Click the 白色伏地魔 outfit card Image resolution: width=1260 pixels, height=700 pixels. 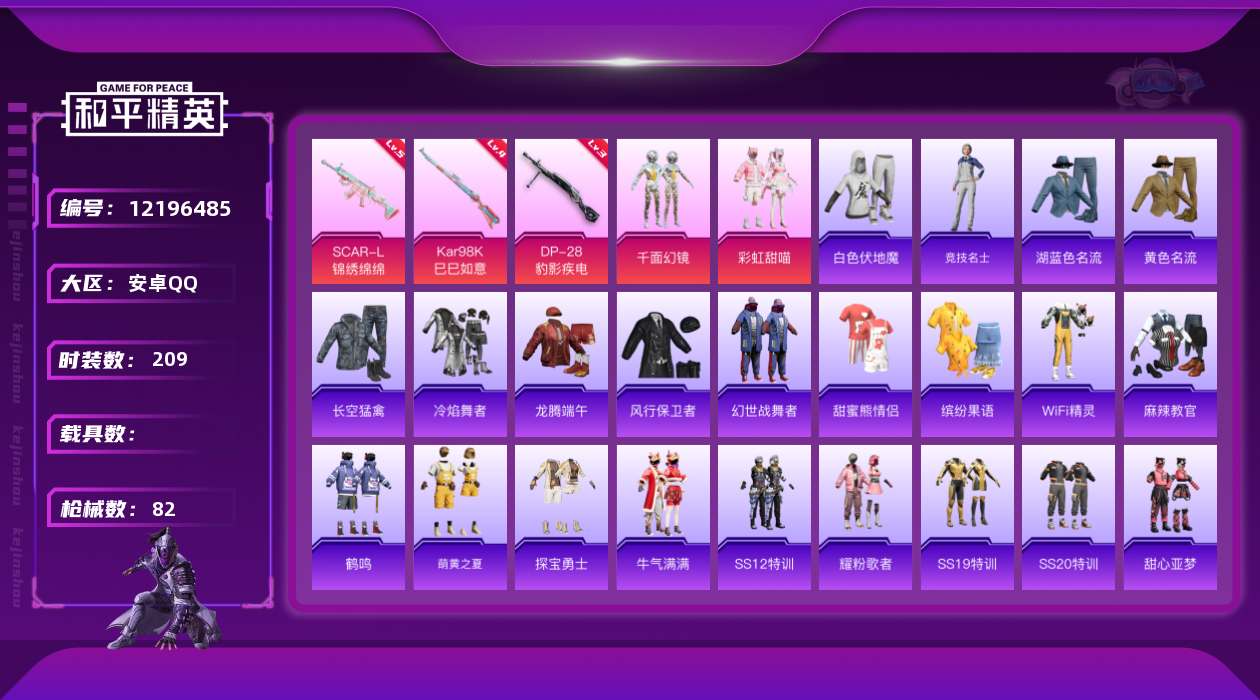coord(865,211)
